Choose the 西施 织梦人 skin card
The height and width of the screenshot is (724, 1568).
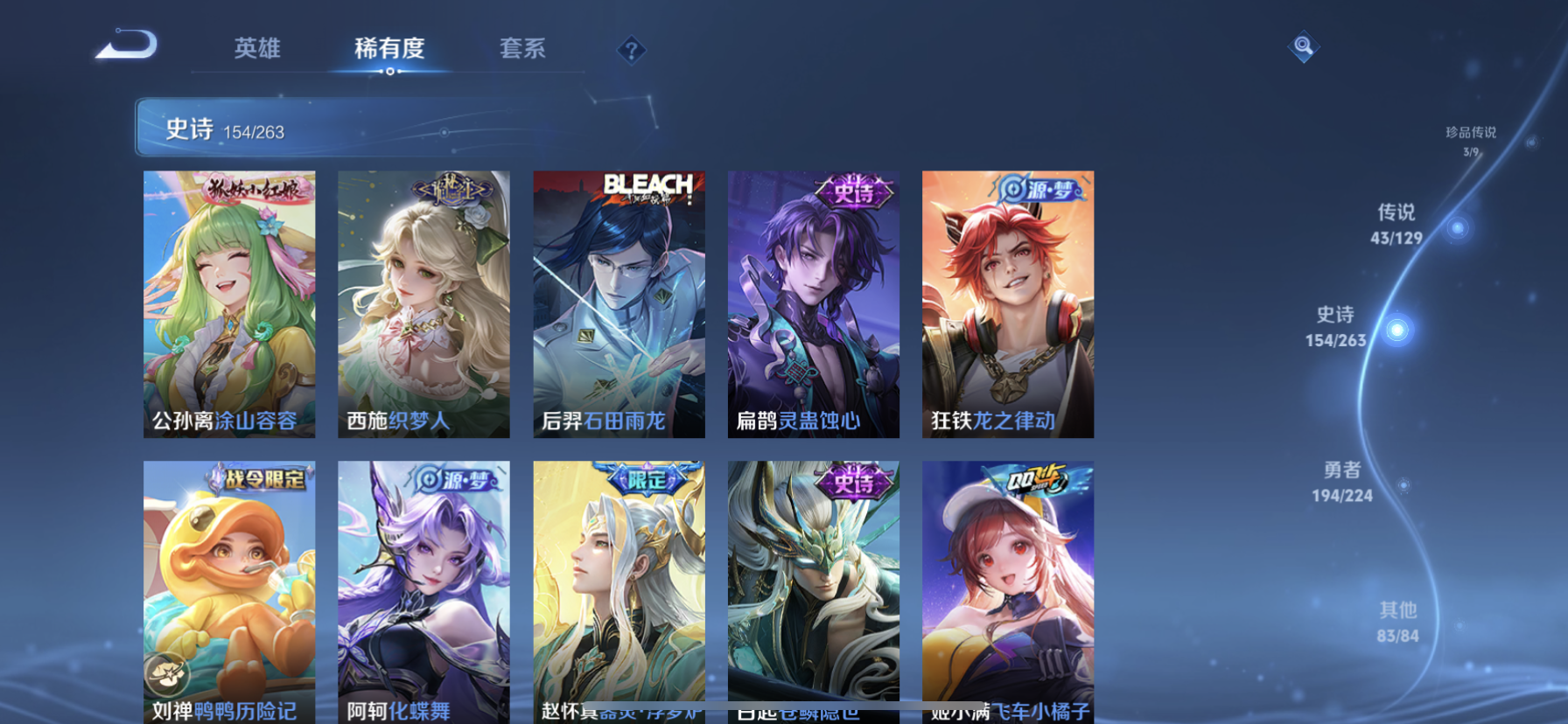(423, 303)
